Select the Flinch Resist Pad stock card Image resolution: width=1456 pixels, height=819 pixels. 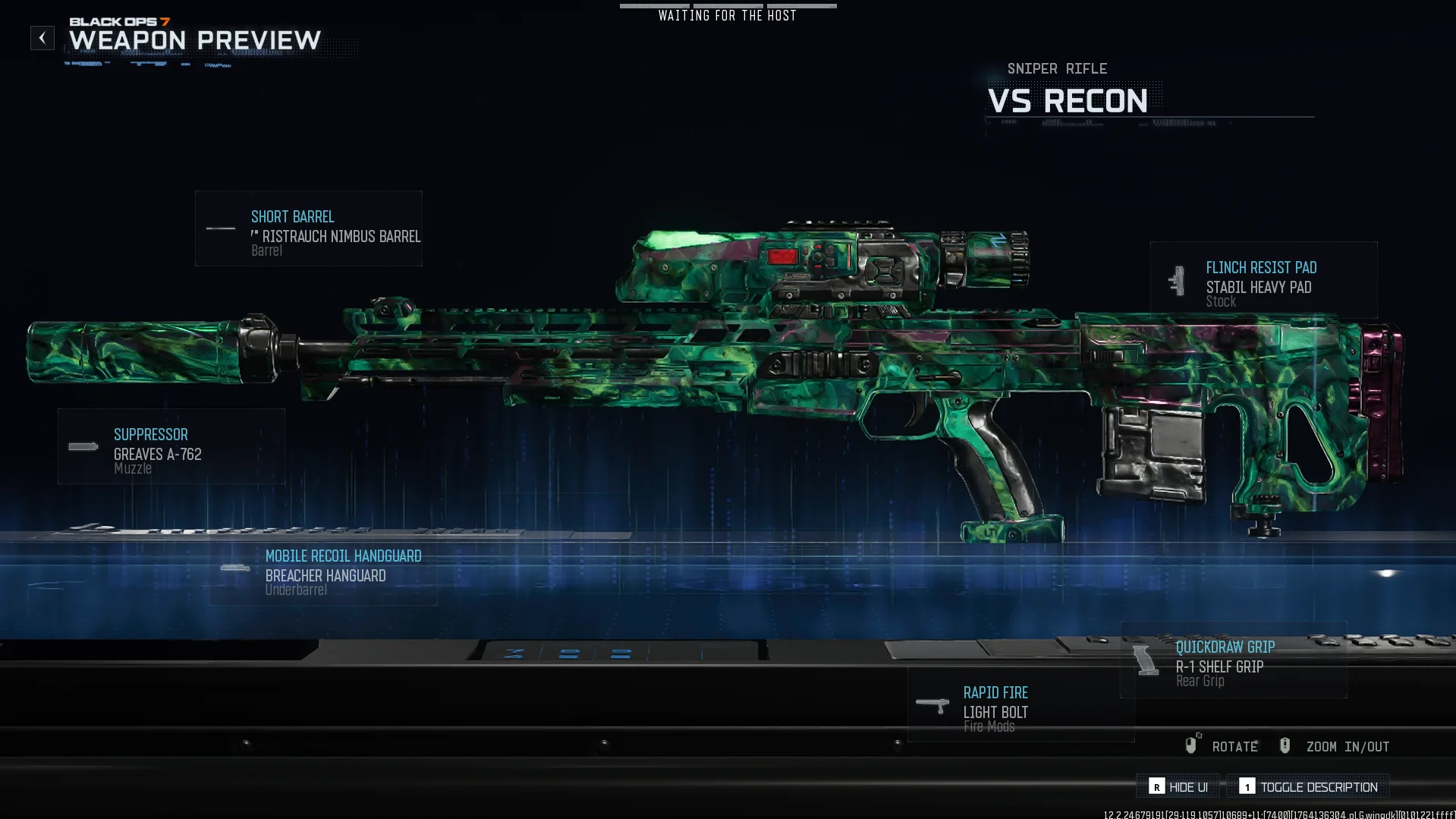1263,280
